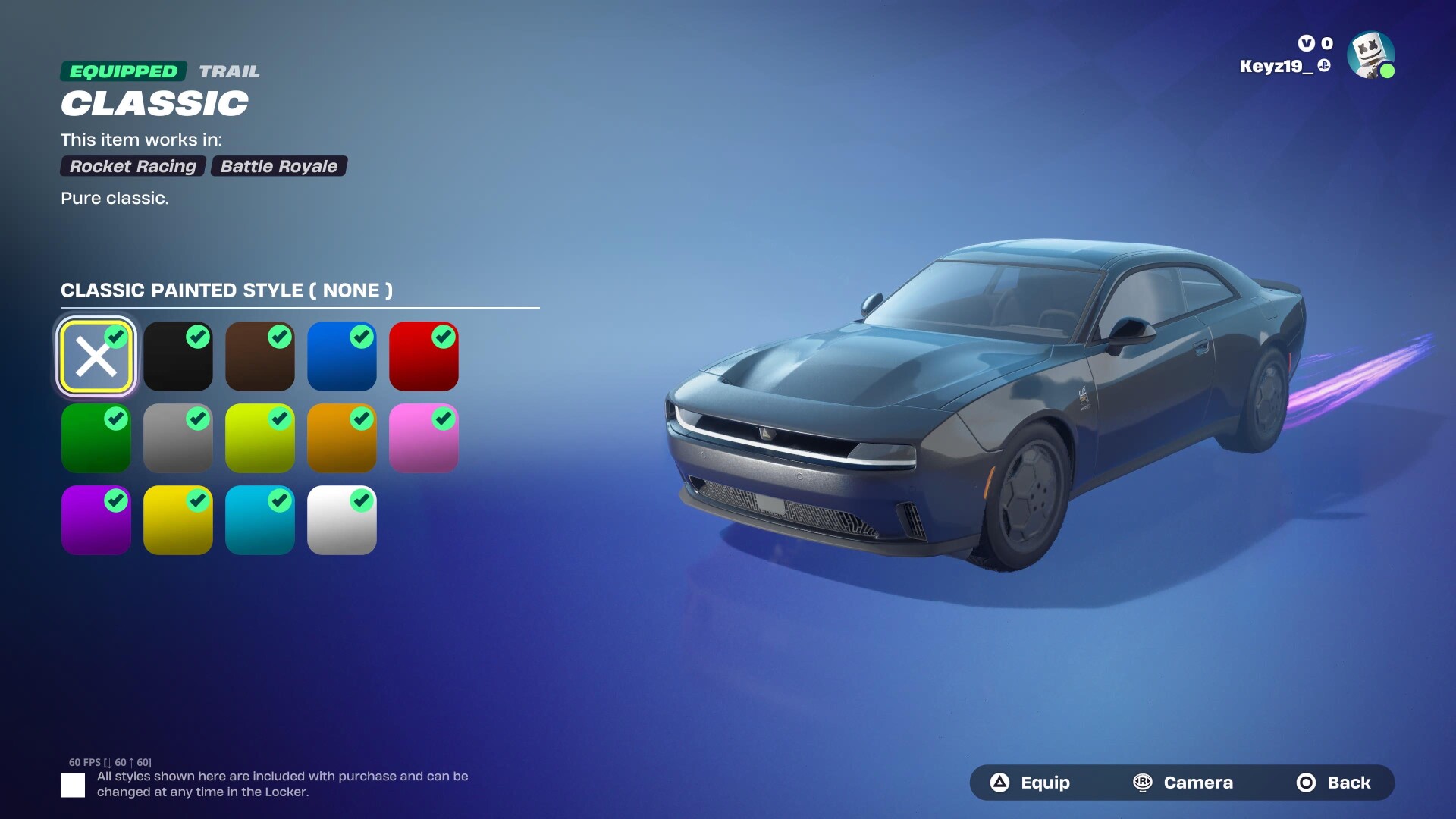Image resolution: width=1456 pixels, height=819 pixels.
Task: Pick the orange paint swatch
Action: click(x=342, y=438)
